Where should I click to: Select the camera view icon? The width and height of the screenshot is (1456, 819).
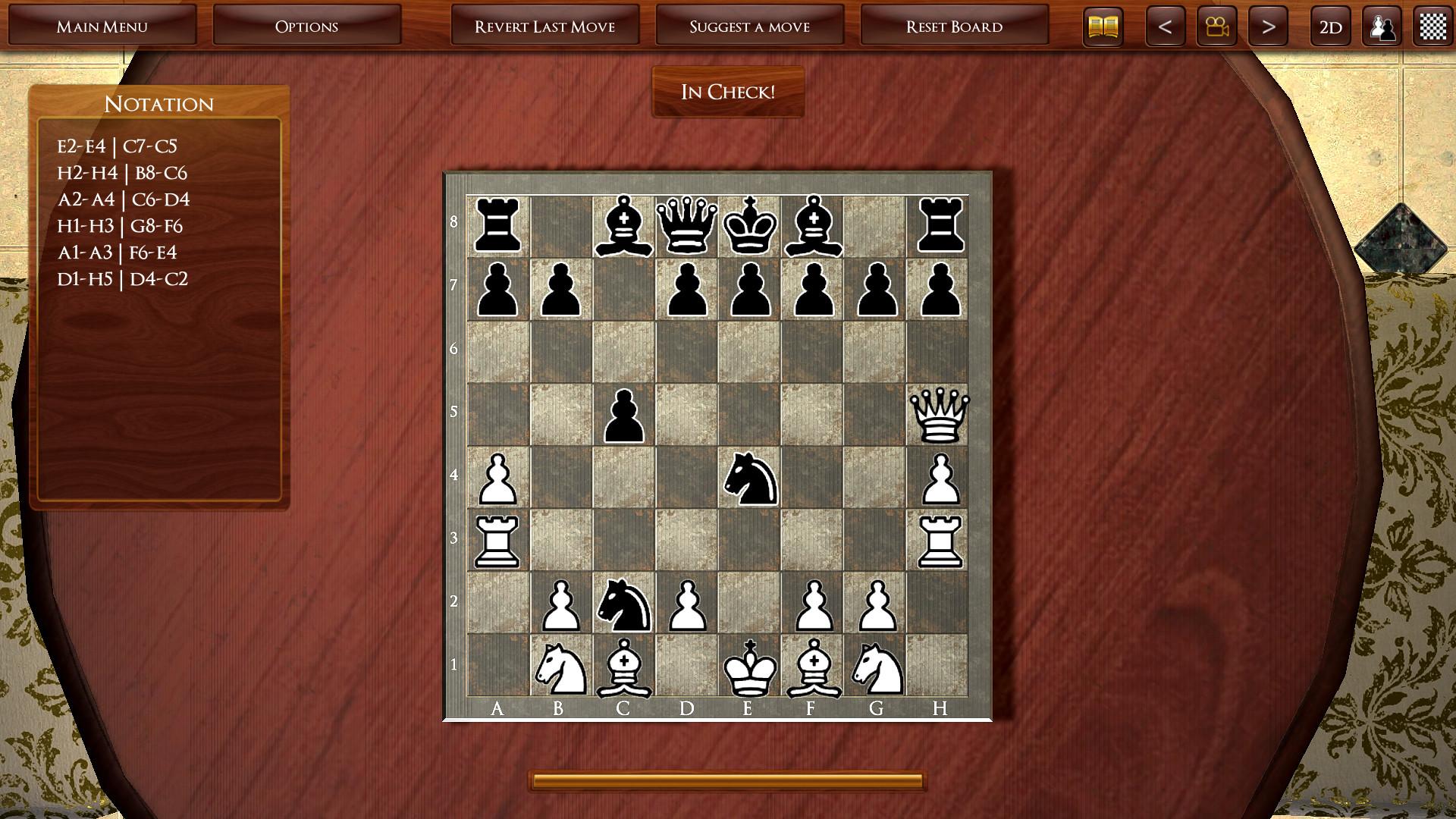1216,25
